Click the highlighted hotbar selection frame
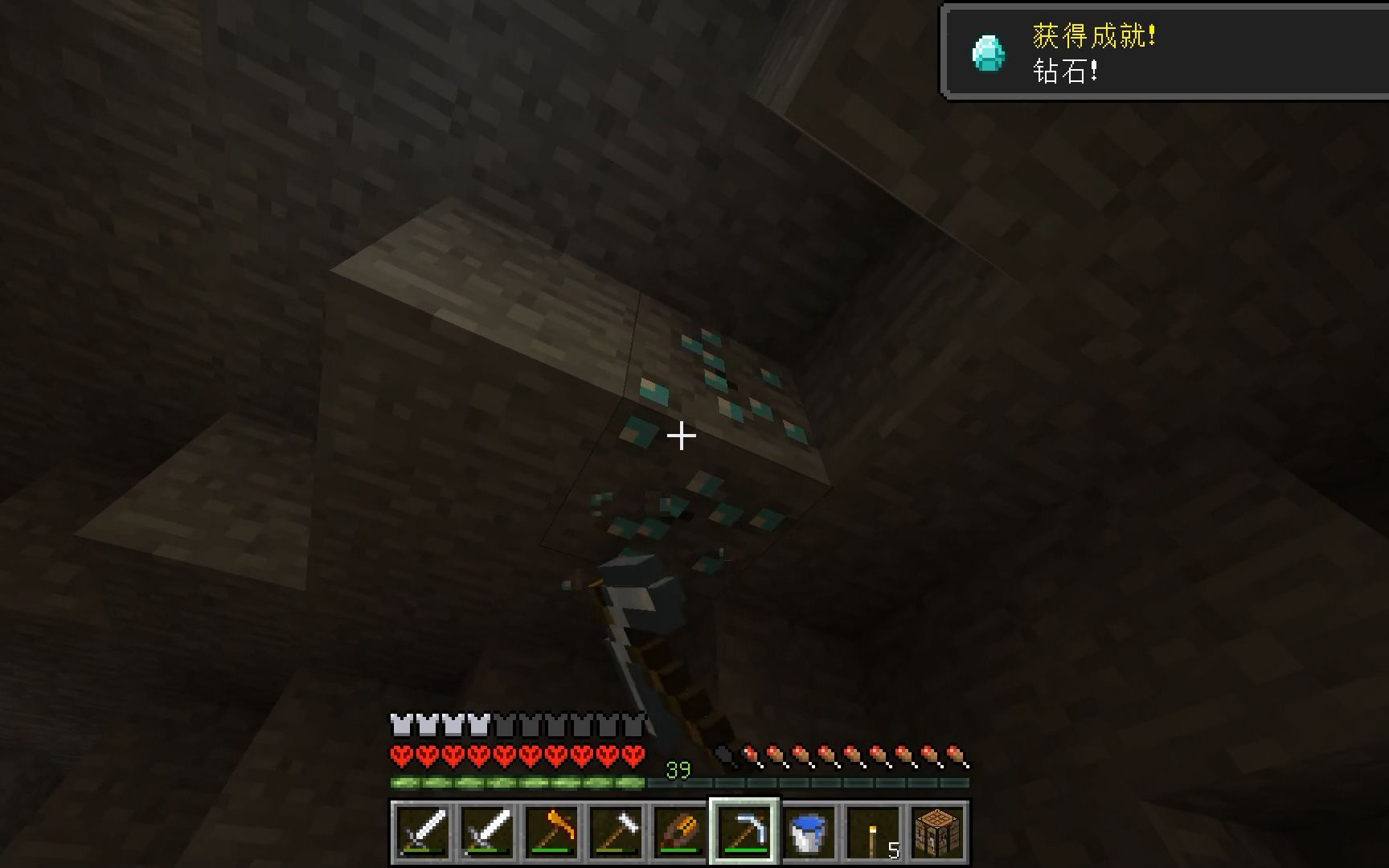 pyautogui.click(x=746, y=831)
